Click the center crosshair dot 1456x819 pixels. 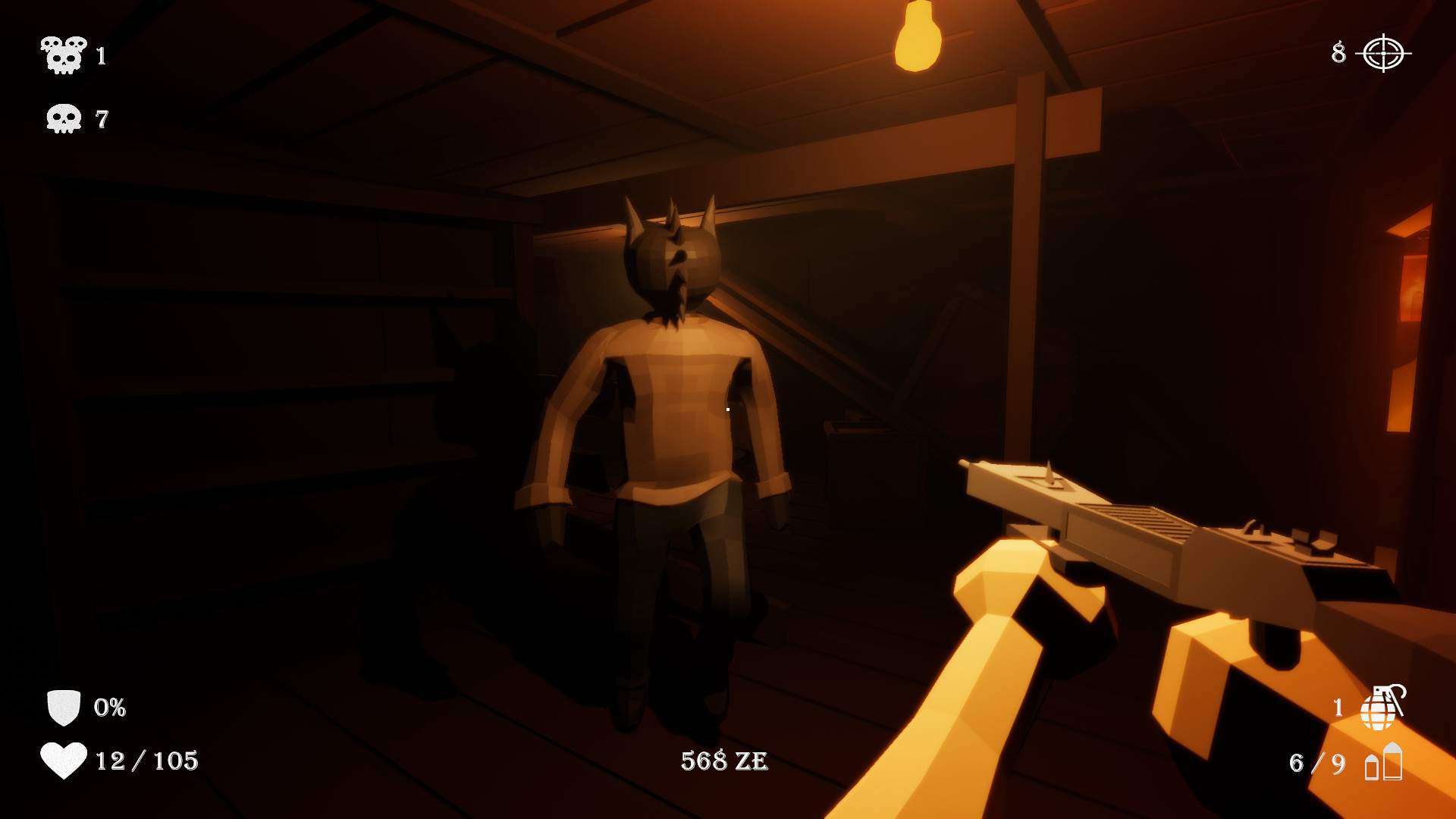726,409
